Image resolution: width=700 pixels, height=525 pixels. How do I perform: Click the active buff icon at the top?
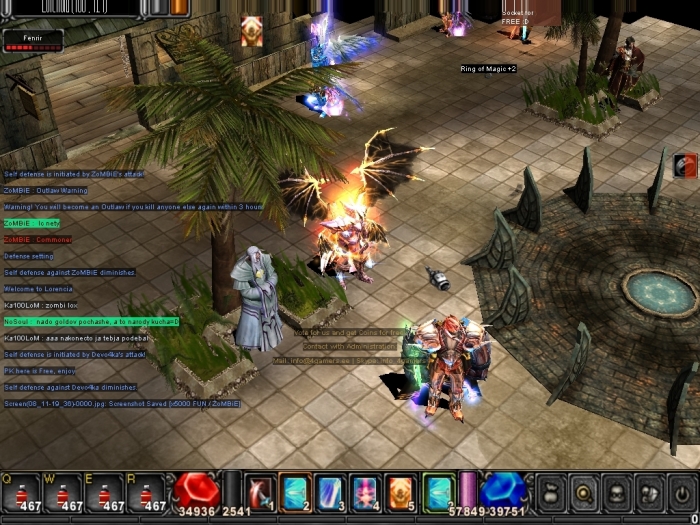point(252,31)
